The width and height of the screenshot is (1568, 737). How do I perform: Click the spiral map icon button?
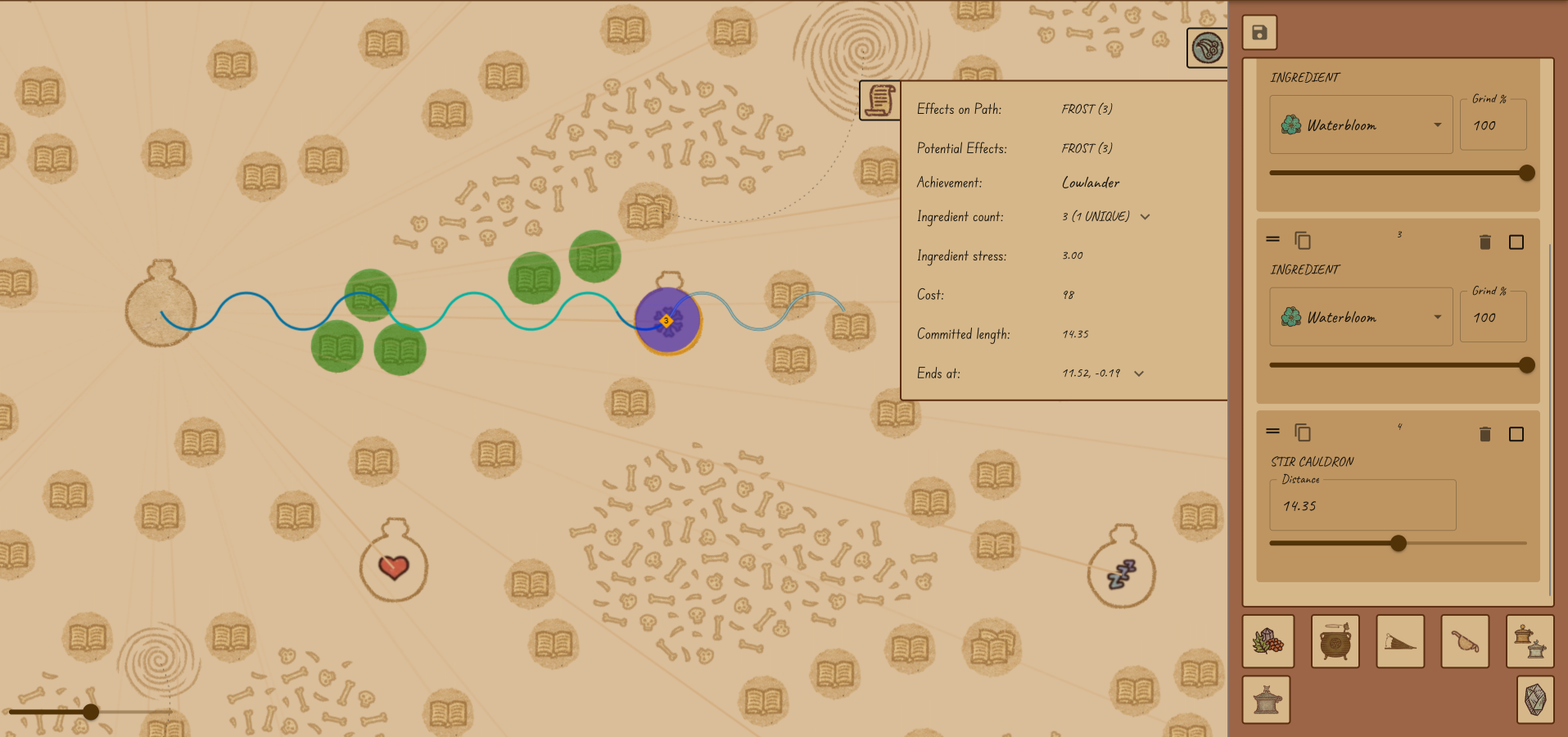pos(1207,48)
